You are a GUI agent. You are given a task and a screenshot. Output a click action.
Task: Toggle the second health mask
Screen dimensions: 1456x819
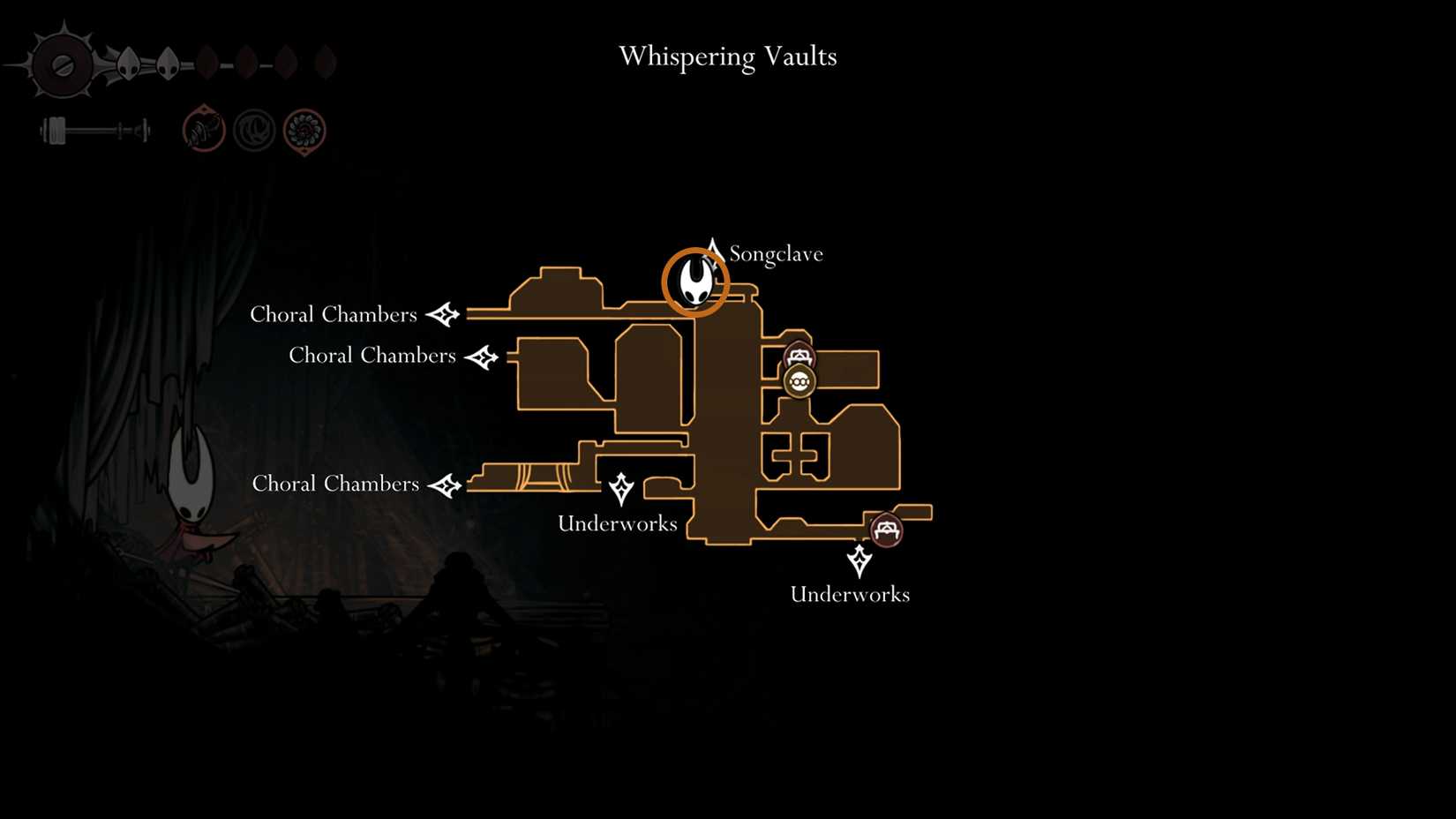point(167,62)
